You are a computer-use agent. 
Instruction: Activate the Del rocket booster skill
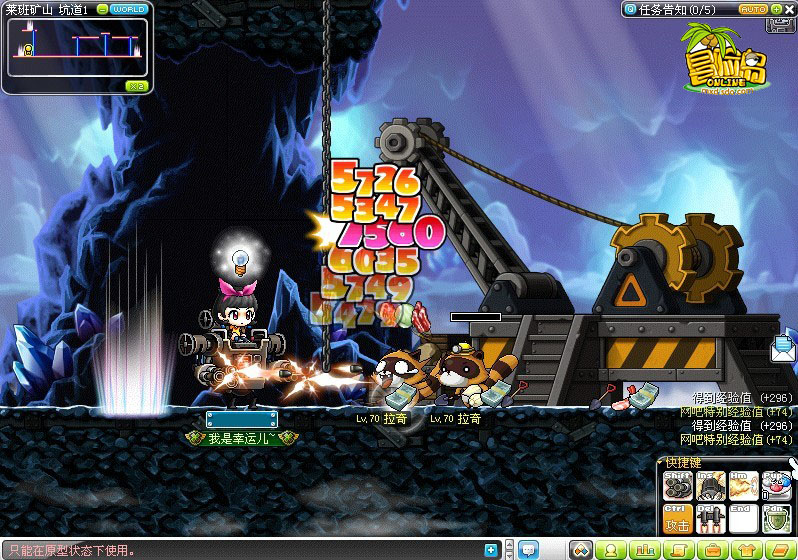(x=710, y=519)
